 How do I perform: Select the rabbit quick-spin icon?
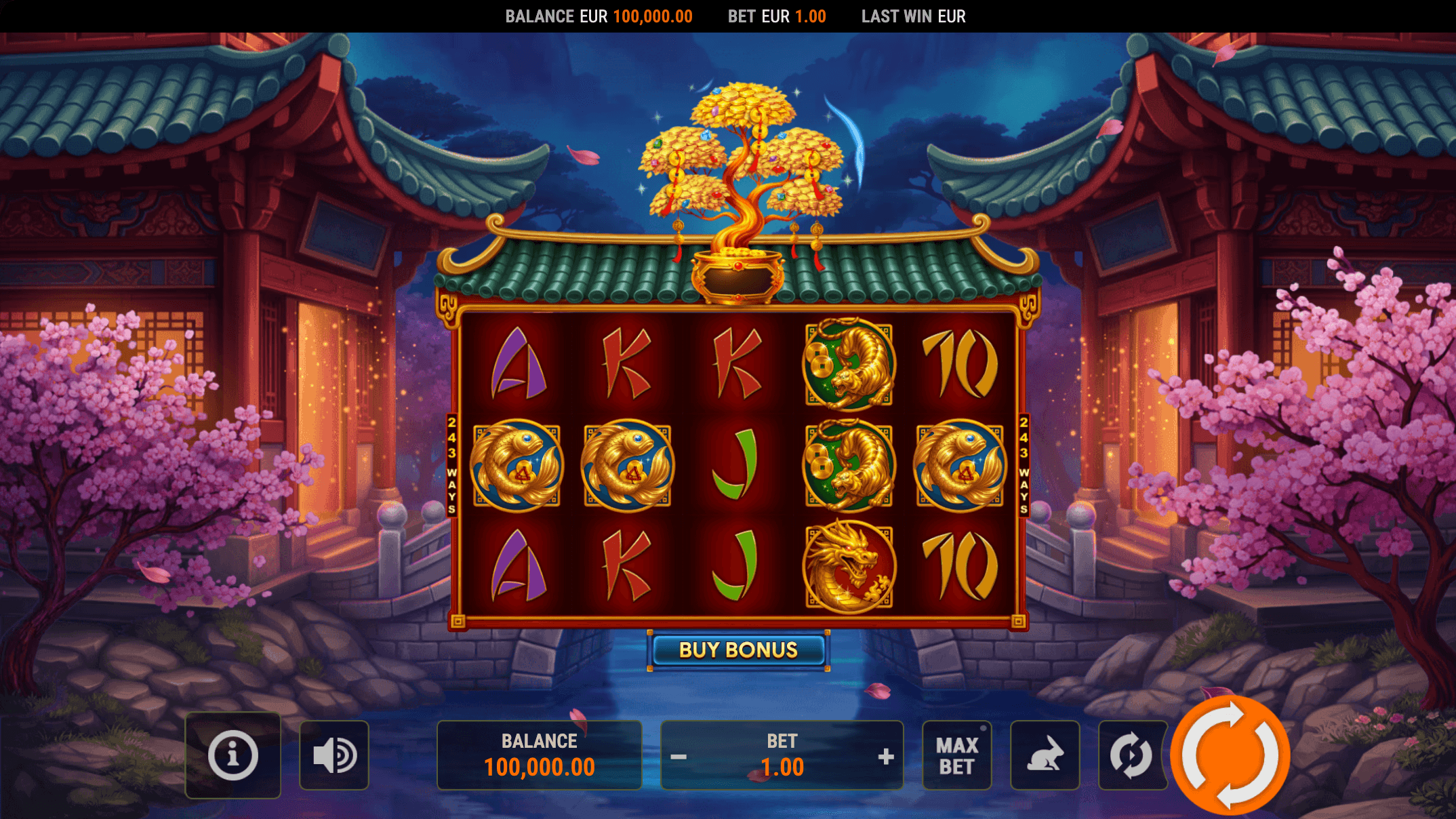(x=1045, y=753)
